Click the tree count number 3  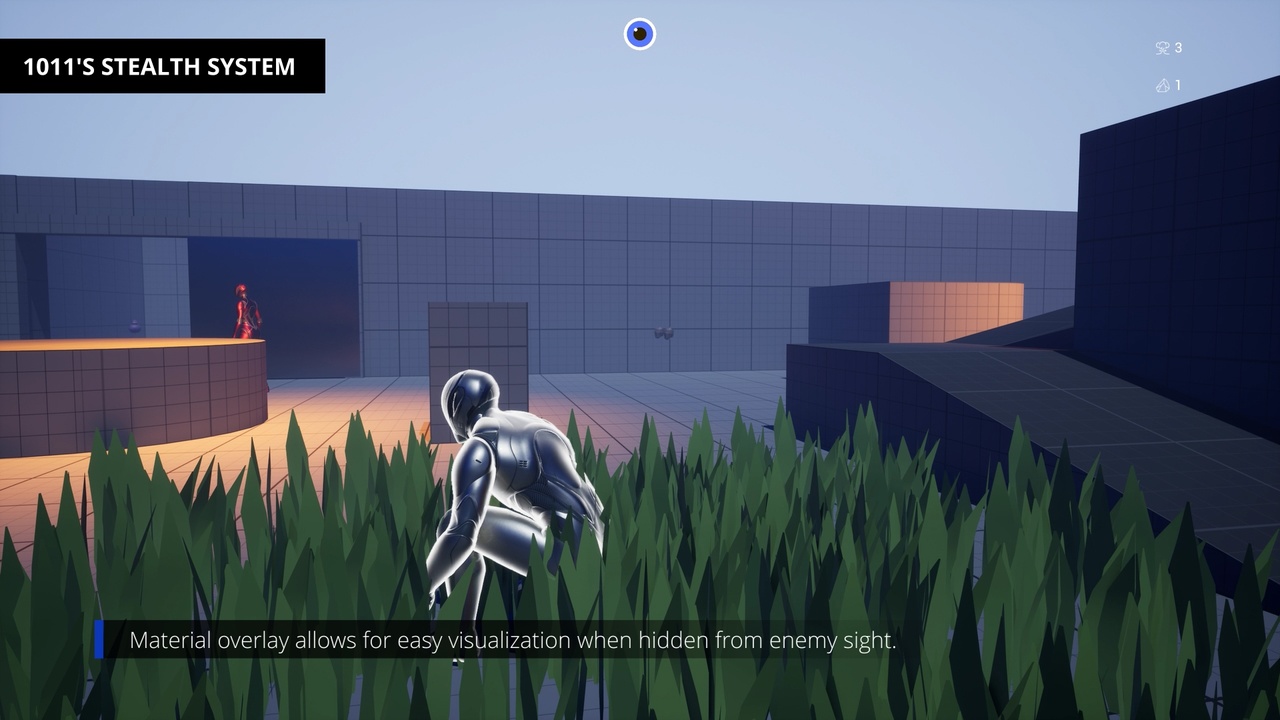[x=1178, y=47]
